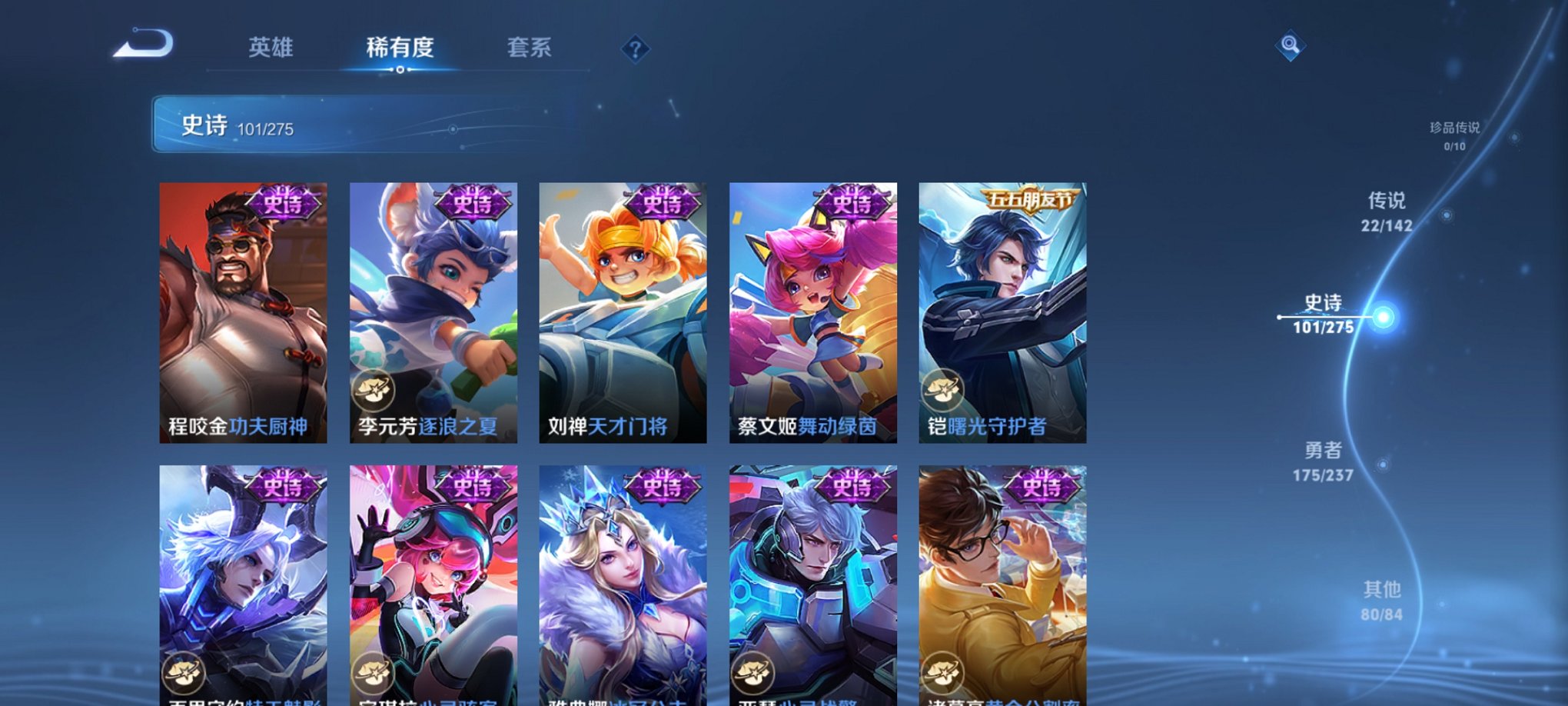Switch to the 英雄 tab
1568x706 pixels.
pyautogui.click(x=273, y=48)
